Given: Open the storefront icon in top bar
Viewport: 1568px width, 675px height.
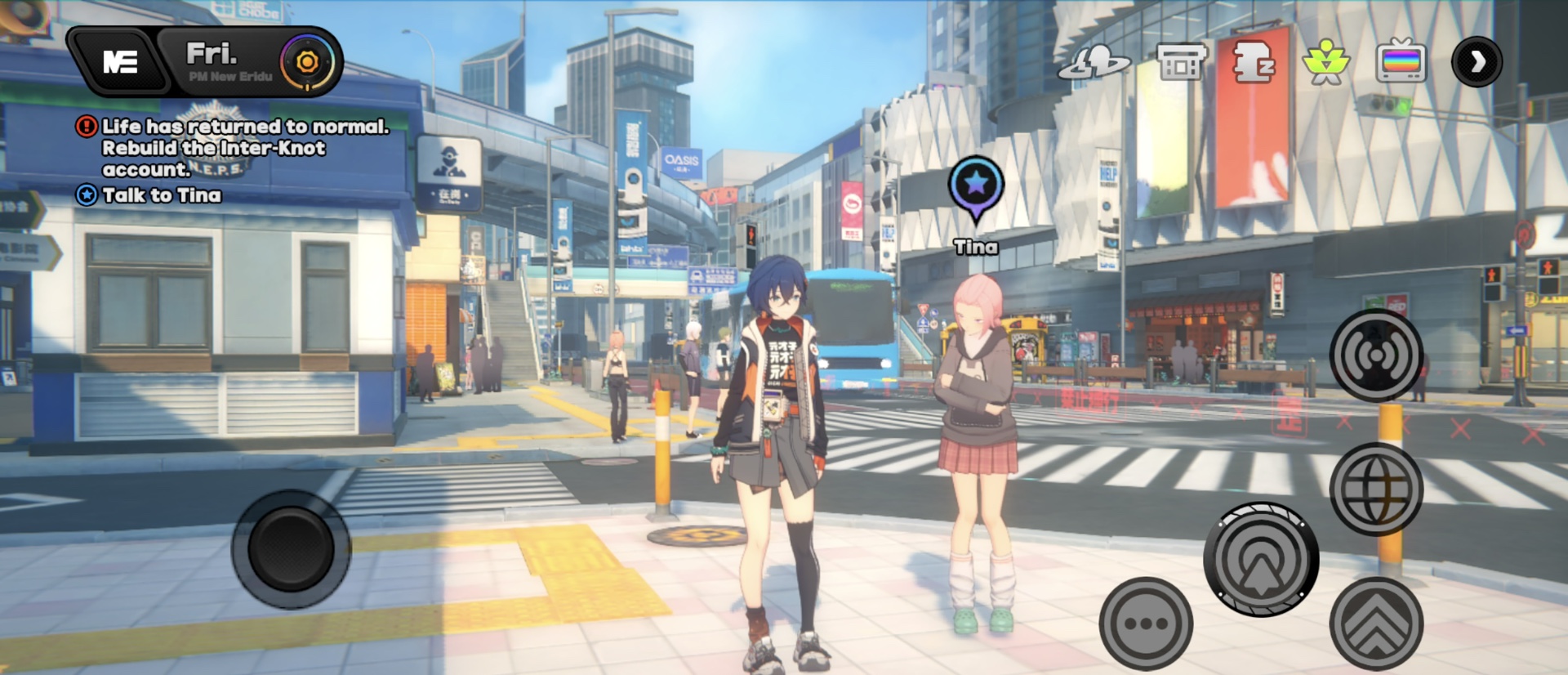Looking at the screenshot, I should [x=1181, y=62].
